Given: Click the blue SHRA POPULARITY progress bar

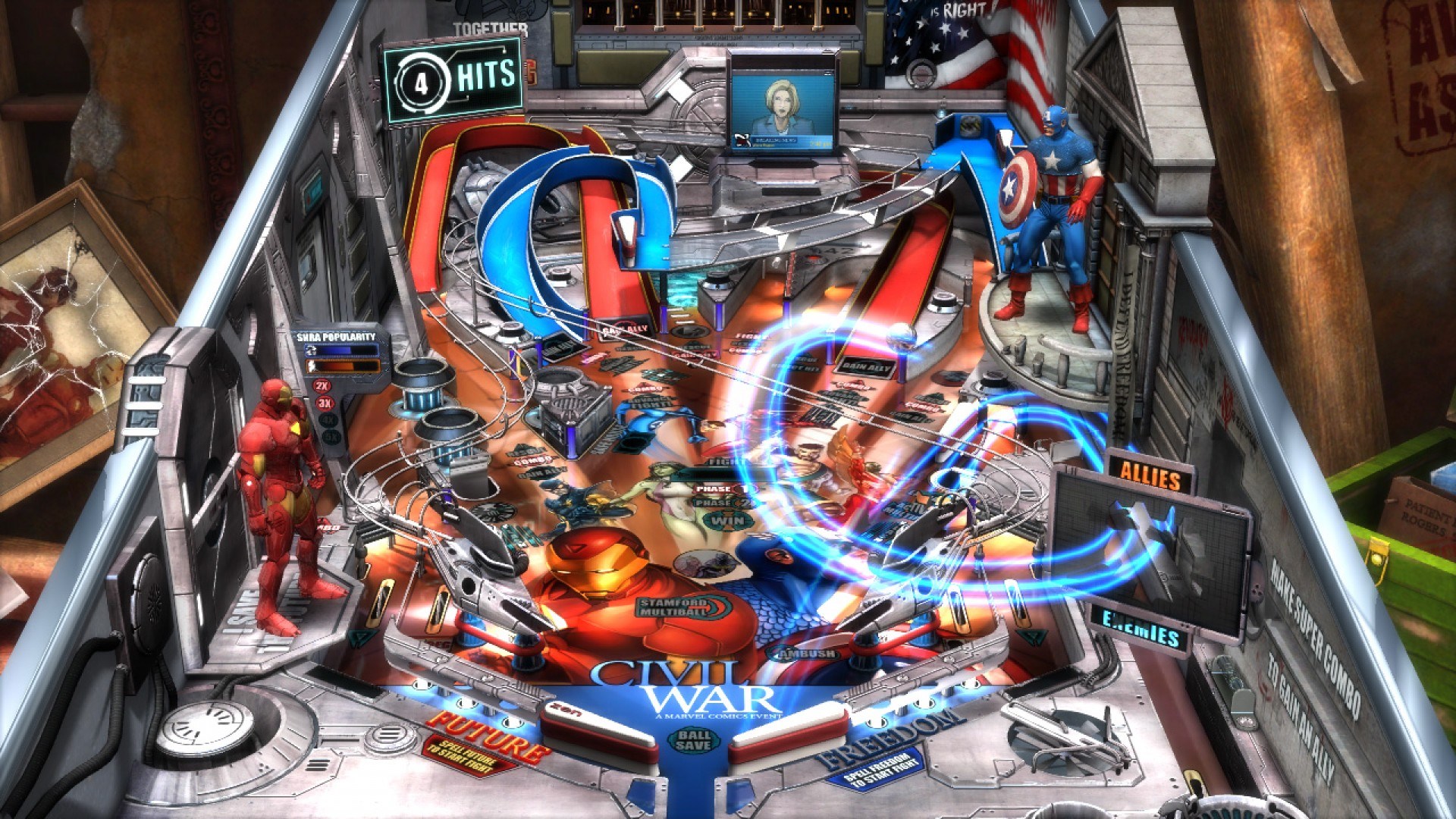Looking at the screenshot, I should pos(341,350).
